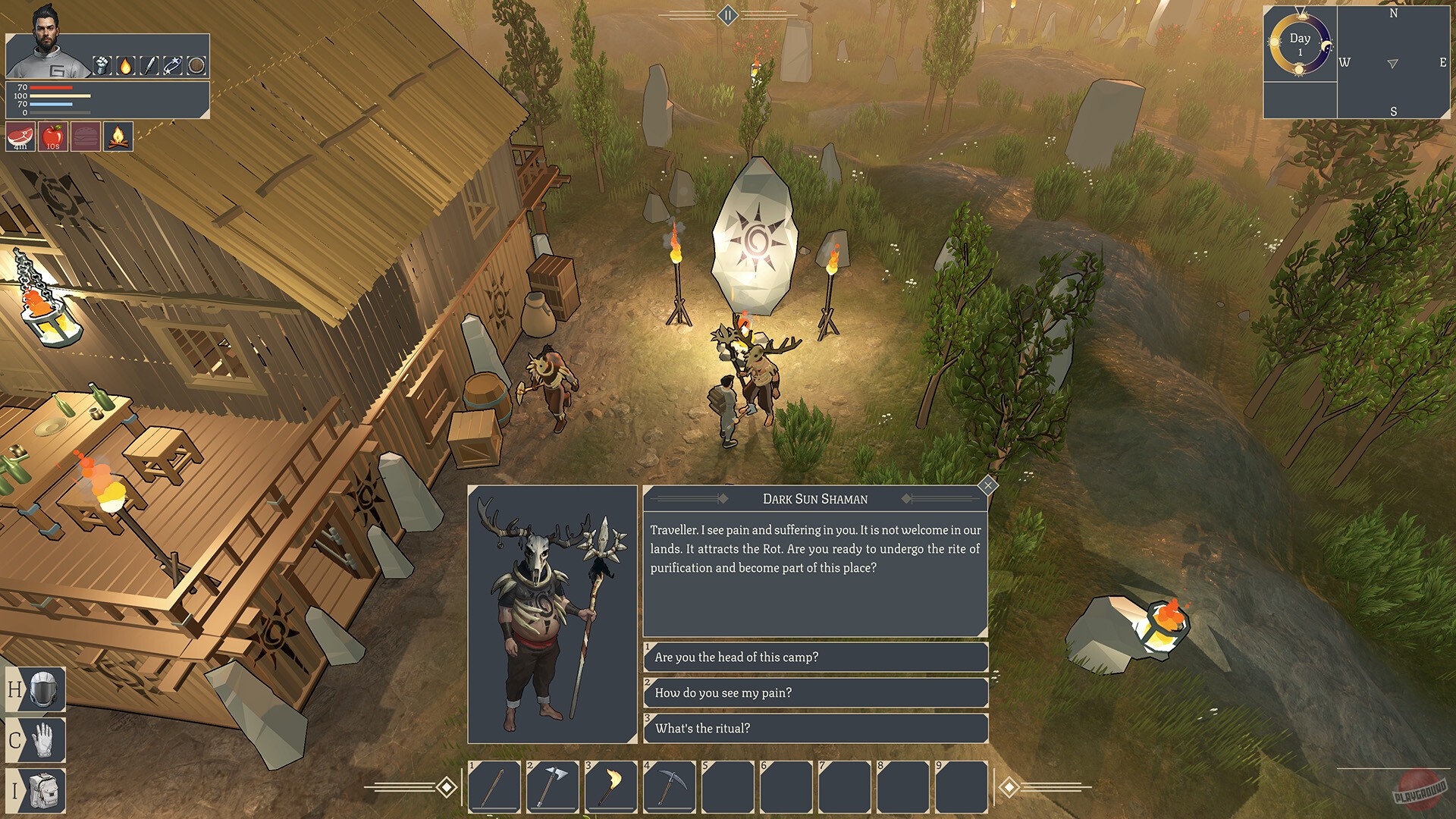Select the "What's the ritual?" dialogue option
This screenshot has width=1456, height=819.
tap(815, 729)
